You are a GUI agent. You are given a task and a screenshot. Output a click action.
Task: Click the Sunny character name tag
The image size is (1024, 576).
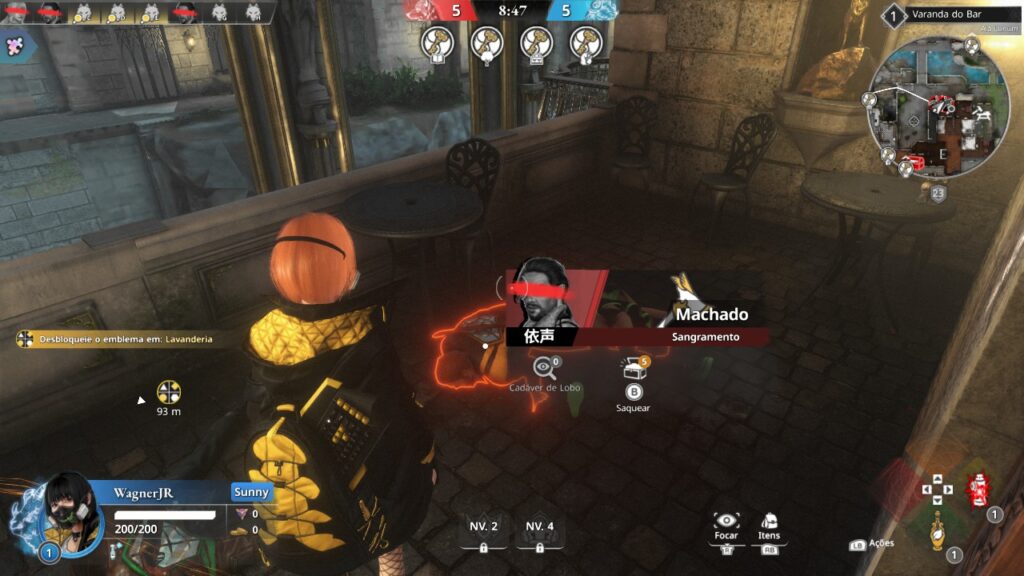(251, 492)
